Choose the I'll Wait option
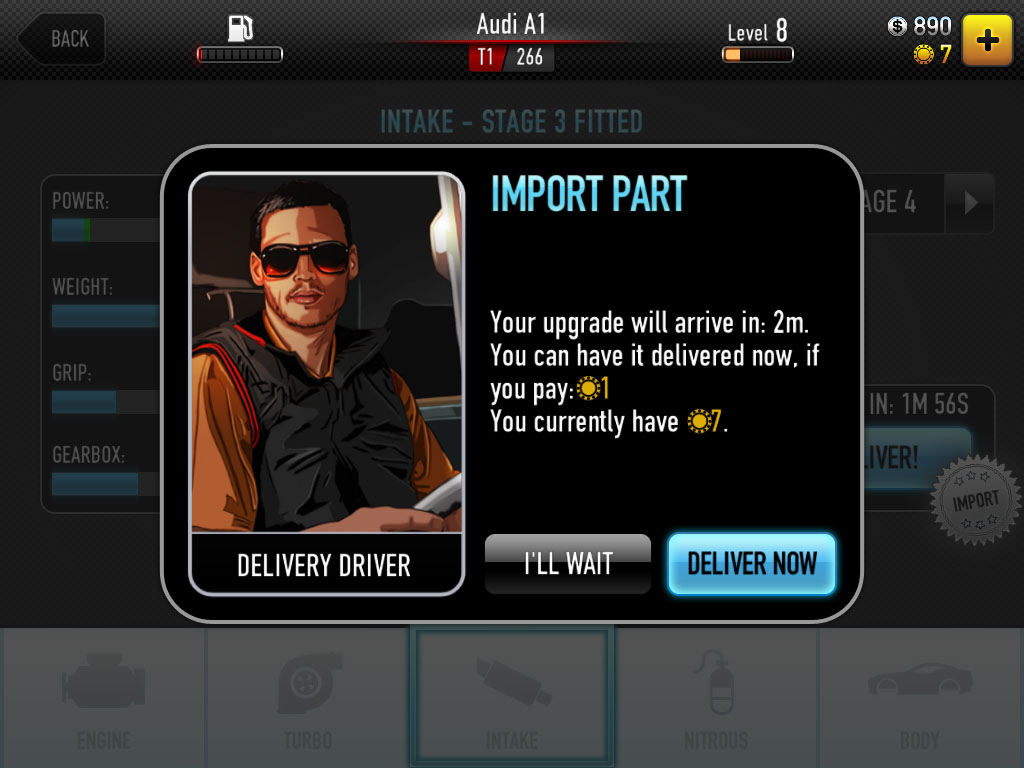This screenshot has width=1024, height=768. point(567,564)
